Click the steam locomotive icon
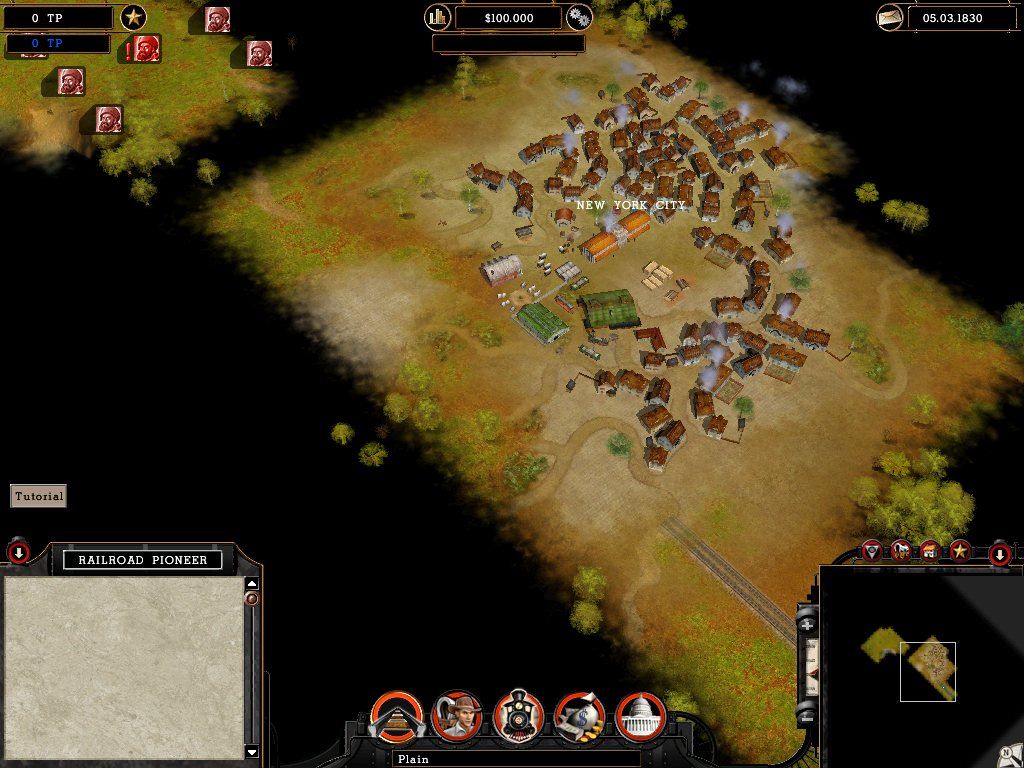Screen dimensions: 1024x768 coord(518,715)
